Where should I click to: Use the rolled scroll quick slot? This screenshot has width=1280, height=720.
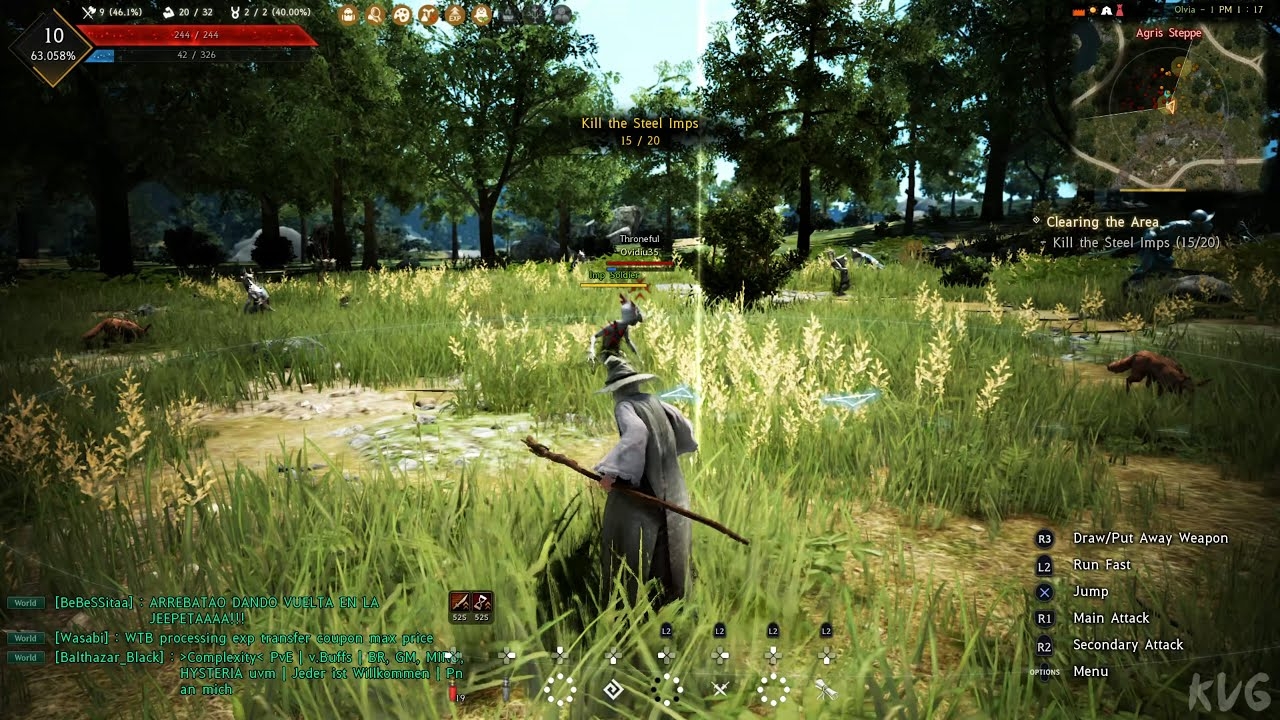click(825, 688)
